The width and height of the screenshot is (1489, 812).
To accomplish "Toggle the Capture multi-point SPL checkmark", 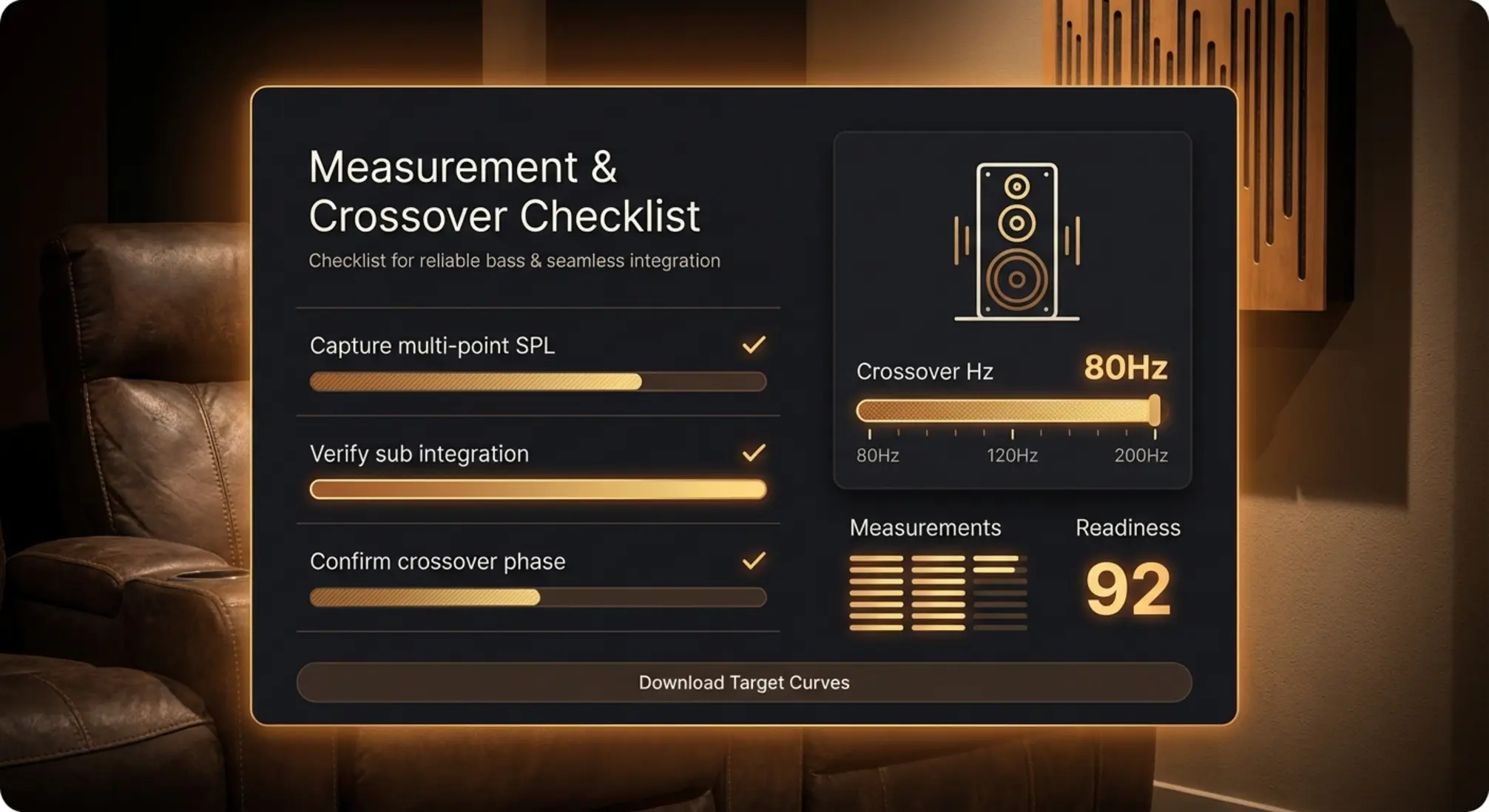I will pyautogui.click(x=752, y=343).
